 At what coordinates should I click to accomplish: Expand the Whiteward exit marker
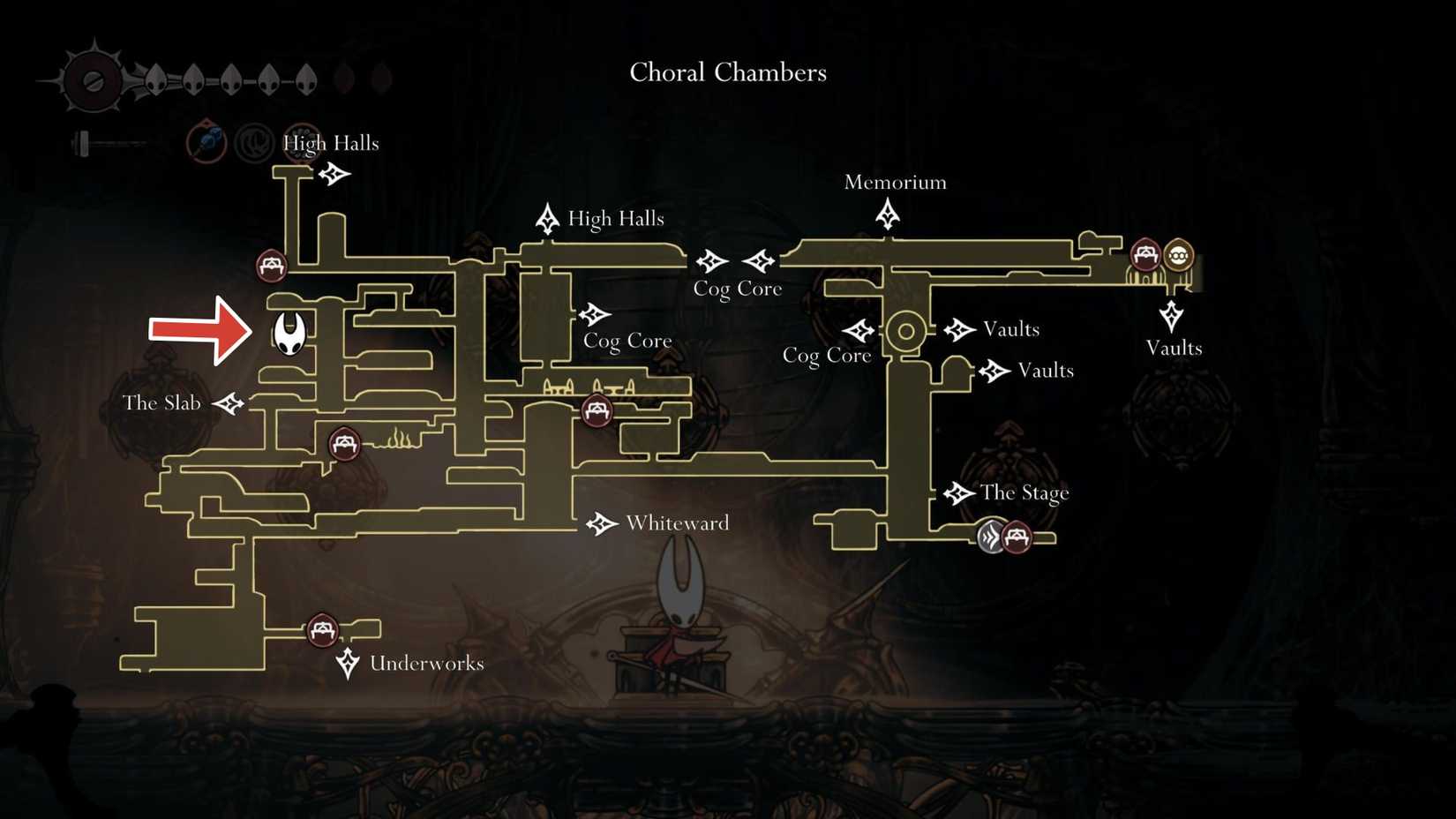(x=603, y=522)
